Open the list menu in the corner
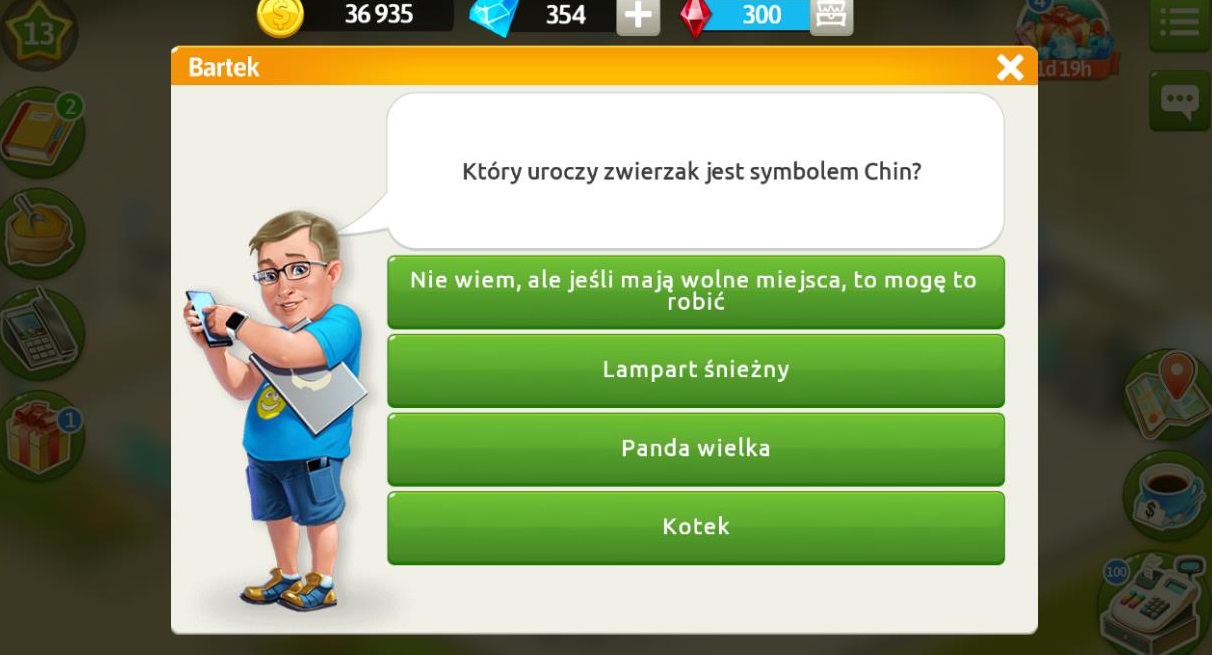This screenshot has height=655, width=1212. [x=1181, y=22]
